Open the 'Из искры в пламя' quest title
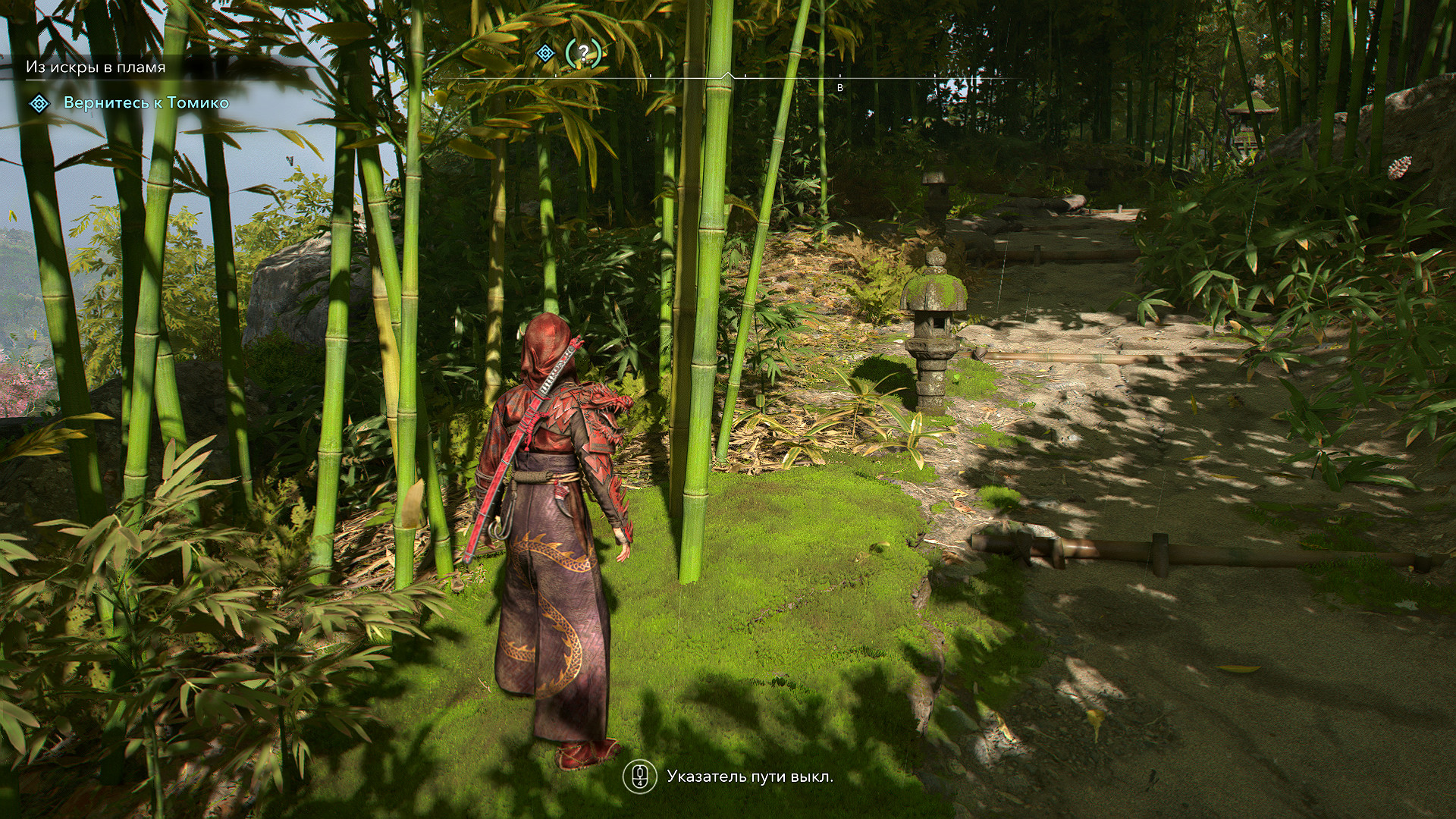 click(96, 67)
